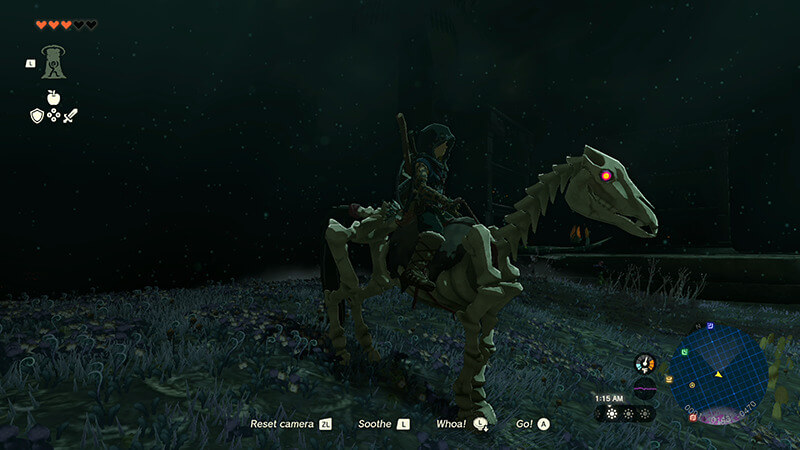Click the blue marker on the minimap edge
The width and height of the screenshot is (800, 450).
pyautogui.click(x=710, y=326)
